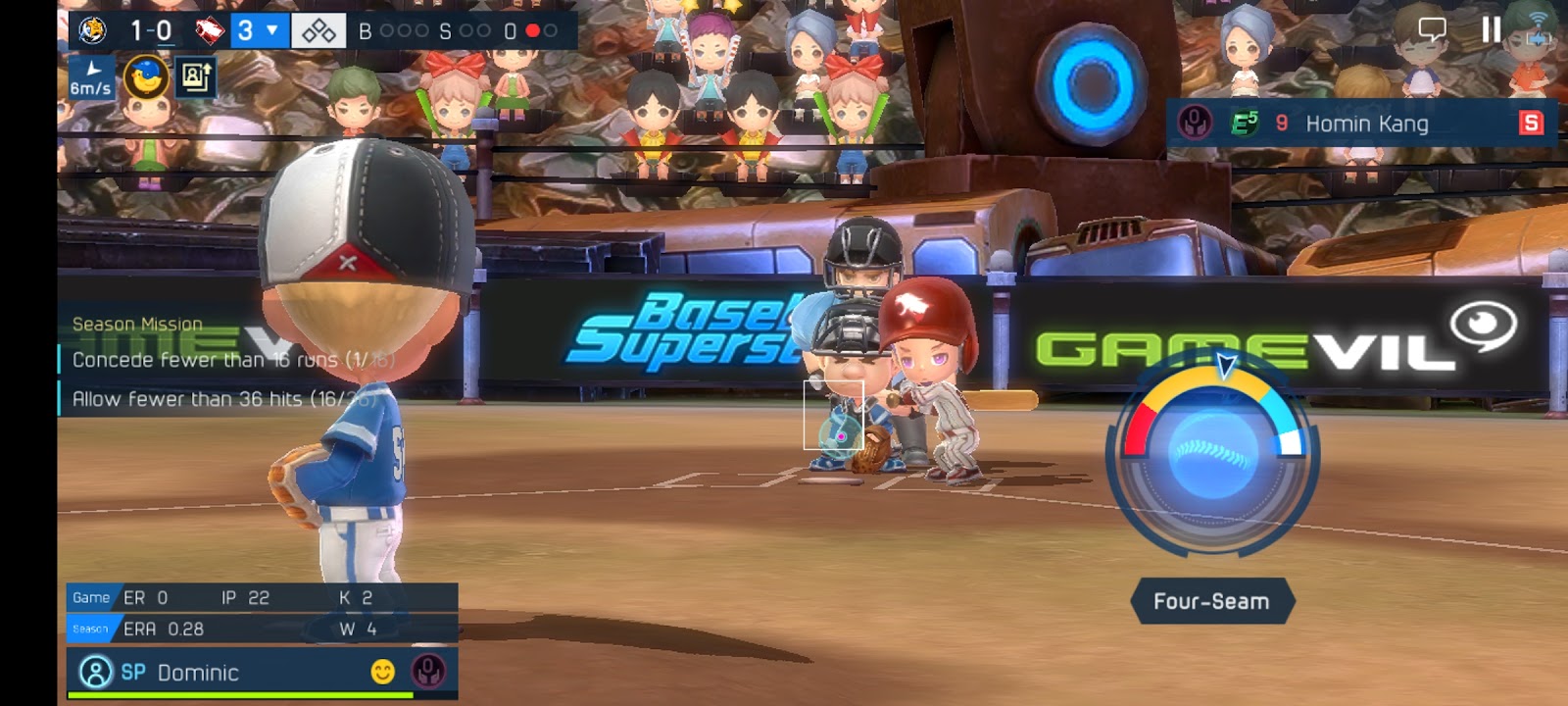Show batter Homin Kang's info bar
The height and width of the screenshot is (706, 1568).
1366,124
